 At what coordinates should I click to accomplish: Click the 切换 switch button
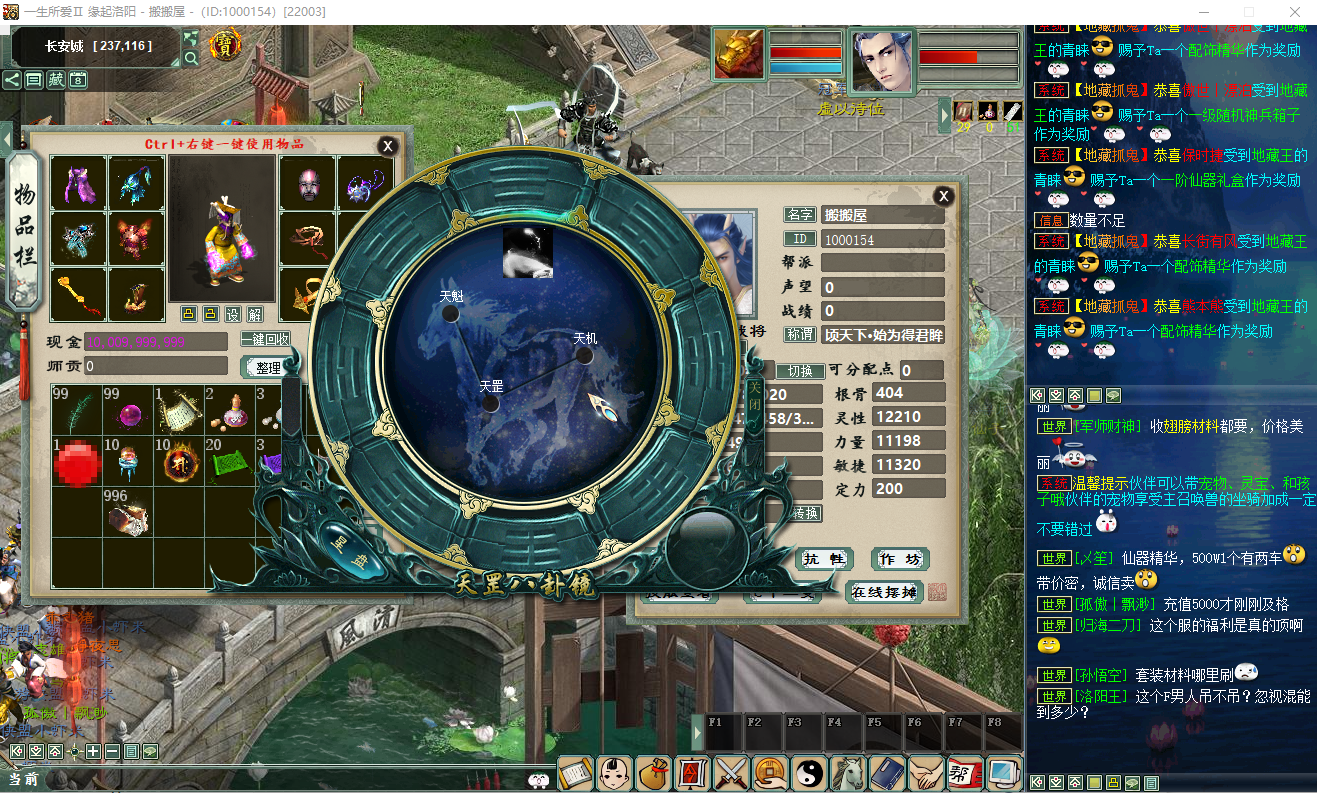coord(800,370)
